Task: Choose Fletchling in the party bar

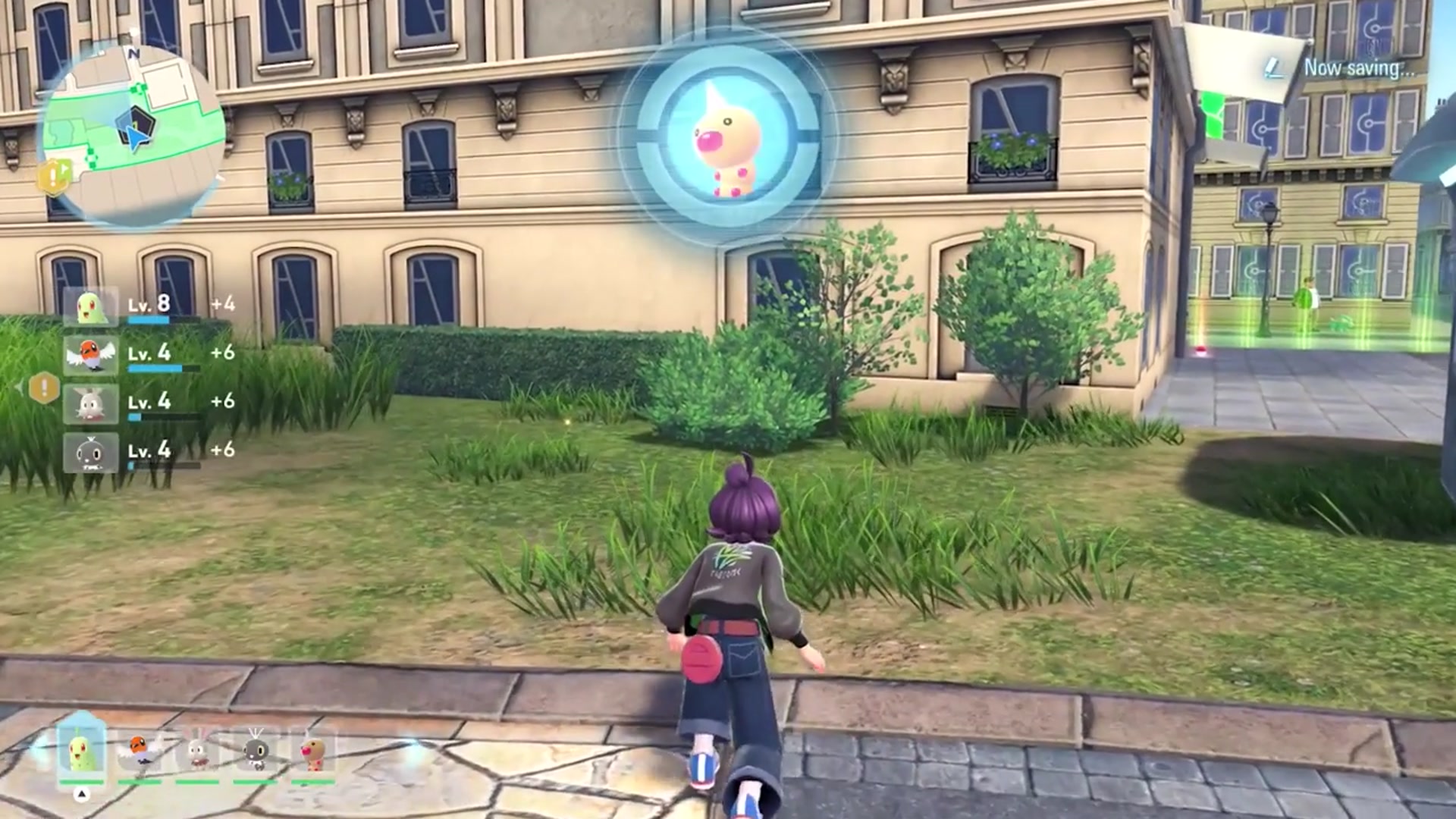Action: 140,752
